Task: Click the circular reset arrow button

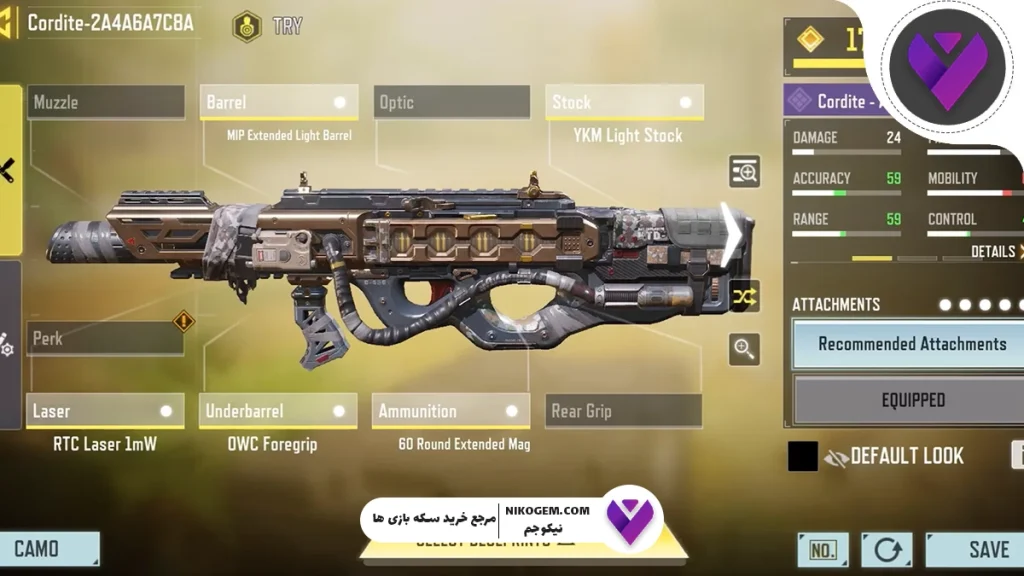Action: (887, 550)
